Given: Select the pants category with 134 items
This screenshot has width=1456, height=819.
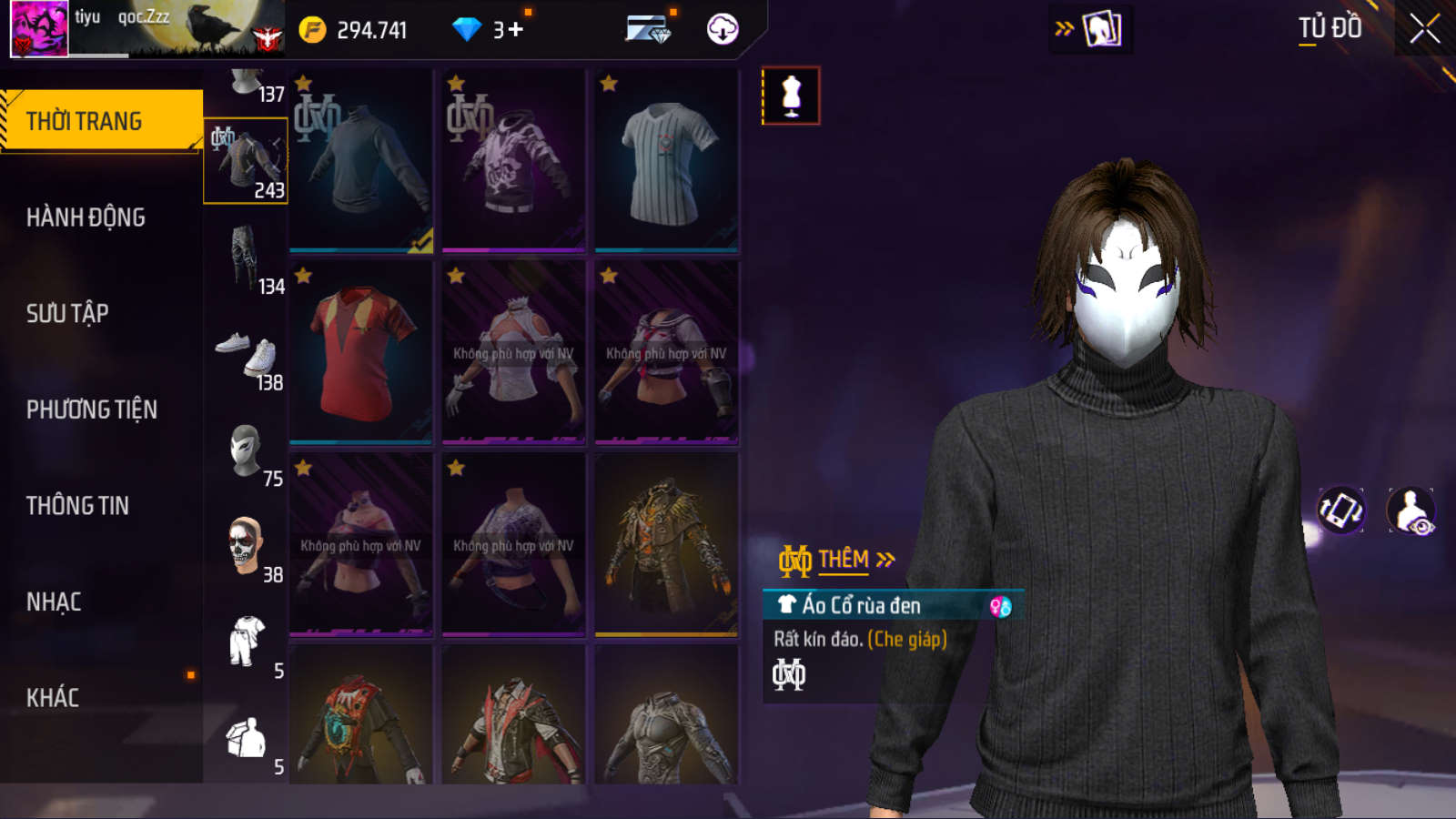Looking at the screenshot, I should 246,258.
